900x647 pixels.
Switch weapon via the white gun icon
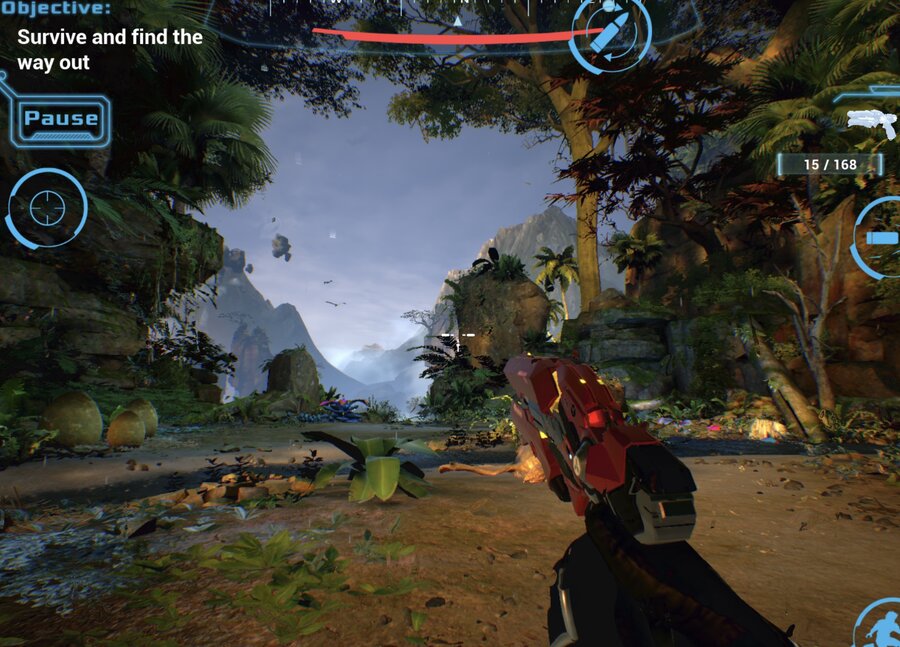point(870,123)
